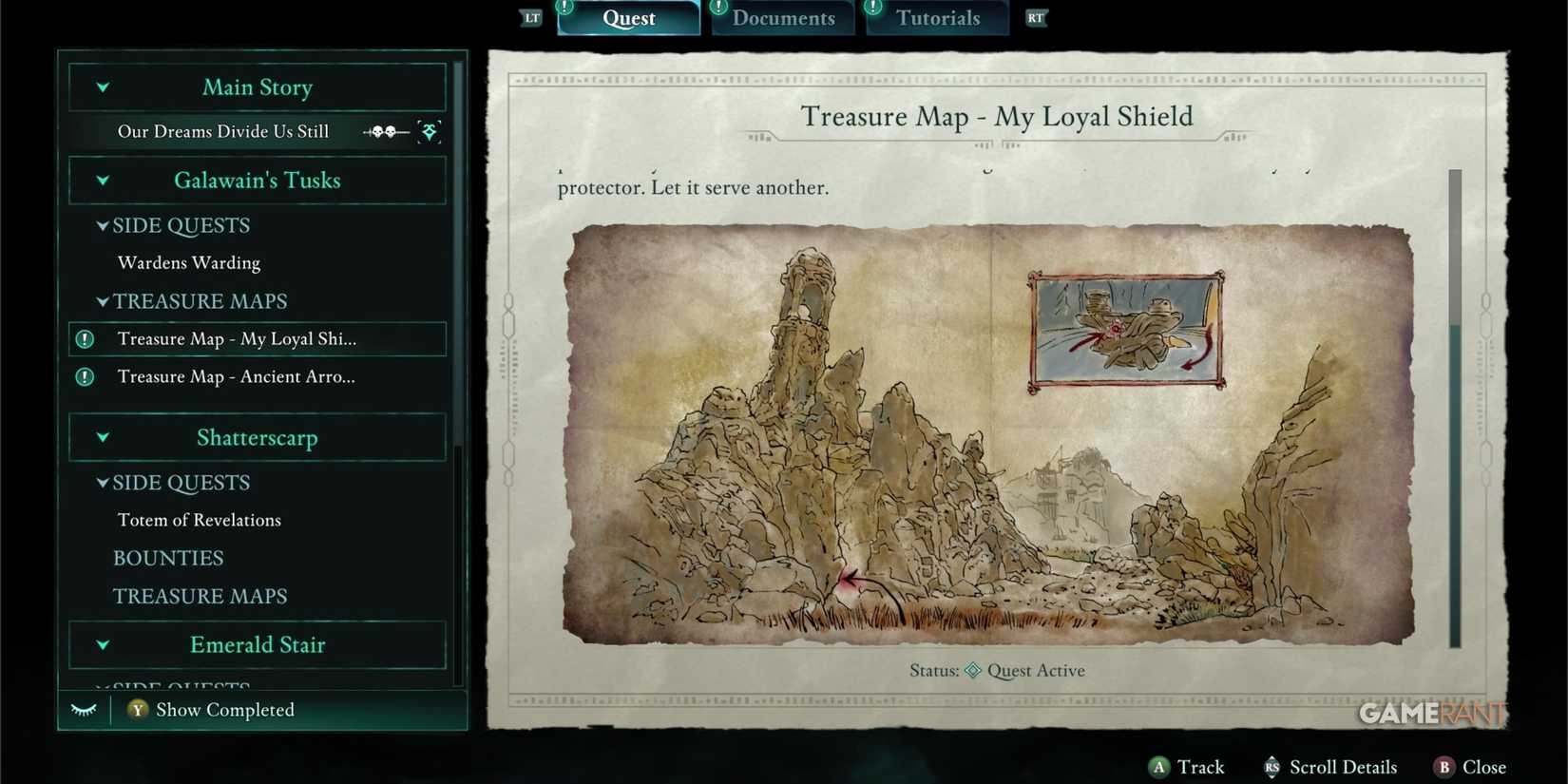Screen dimensions: 1568x784
Task: Collapse the Emerald Stair section
Action: coord(103,645)
